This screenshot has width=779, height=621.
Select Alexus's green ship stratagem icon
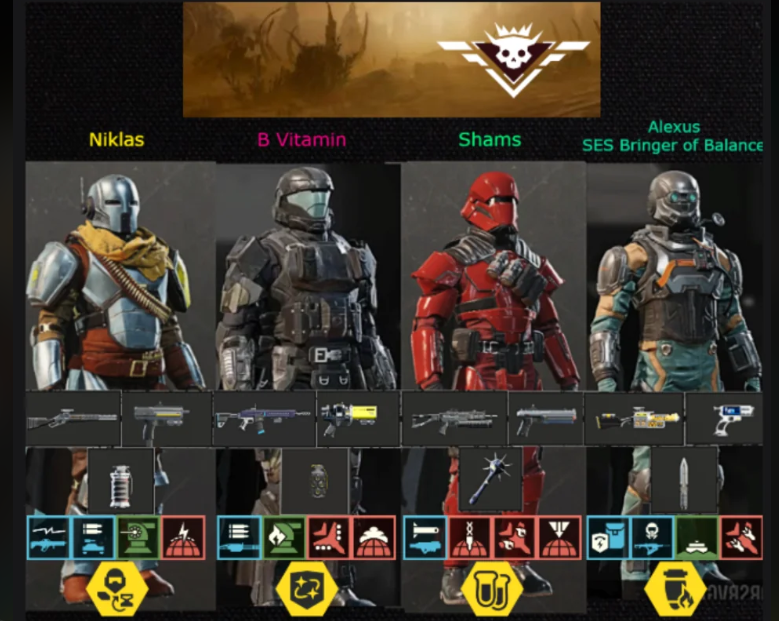pos(697,537)
